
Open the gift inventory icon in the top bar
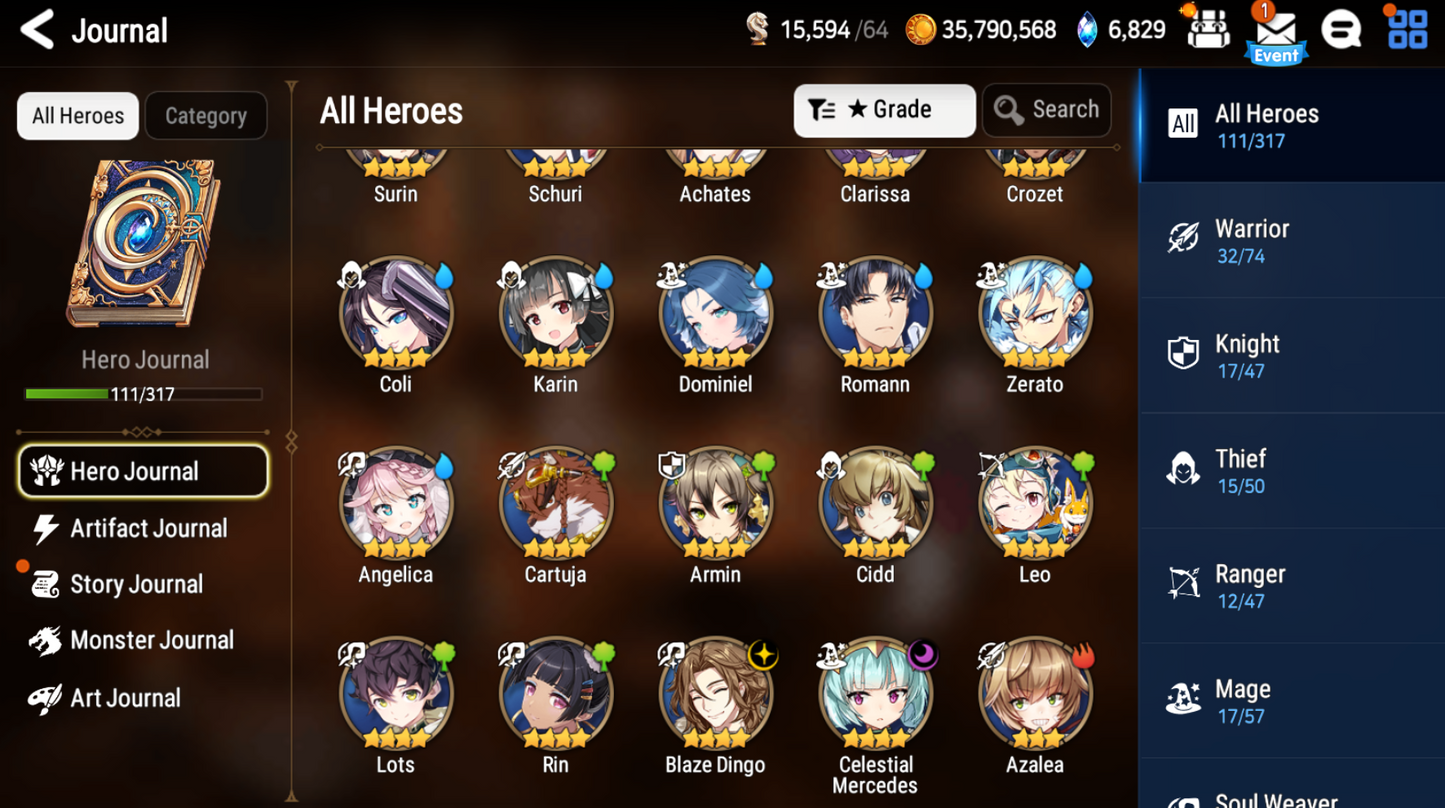tap(1207, 29)
